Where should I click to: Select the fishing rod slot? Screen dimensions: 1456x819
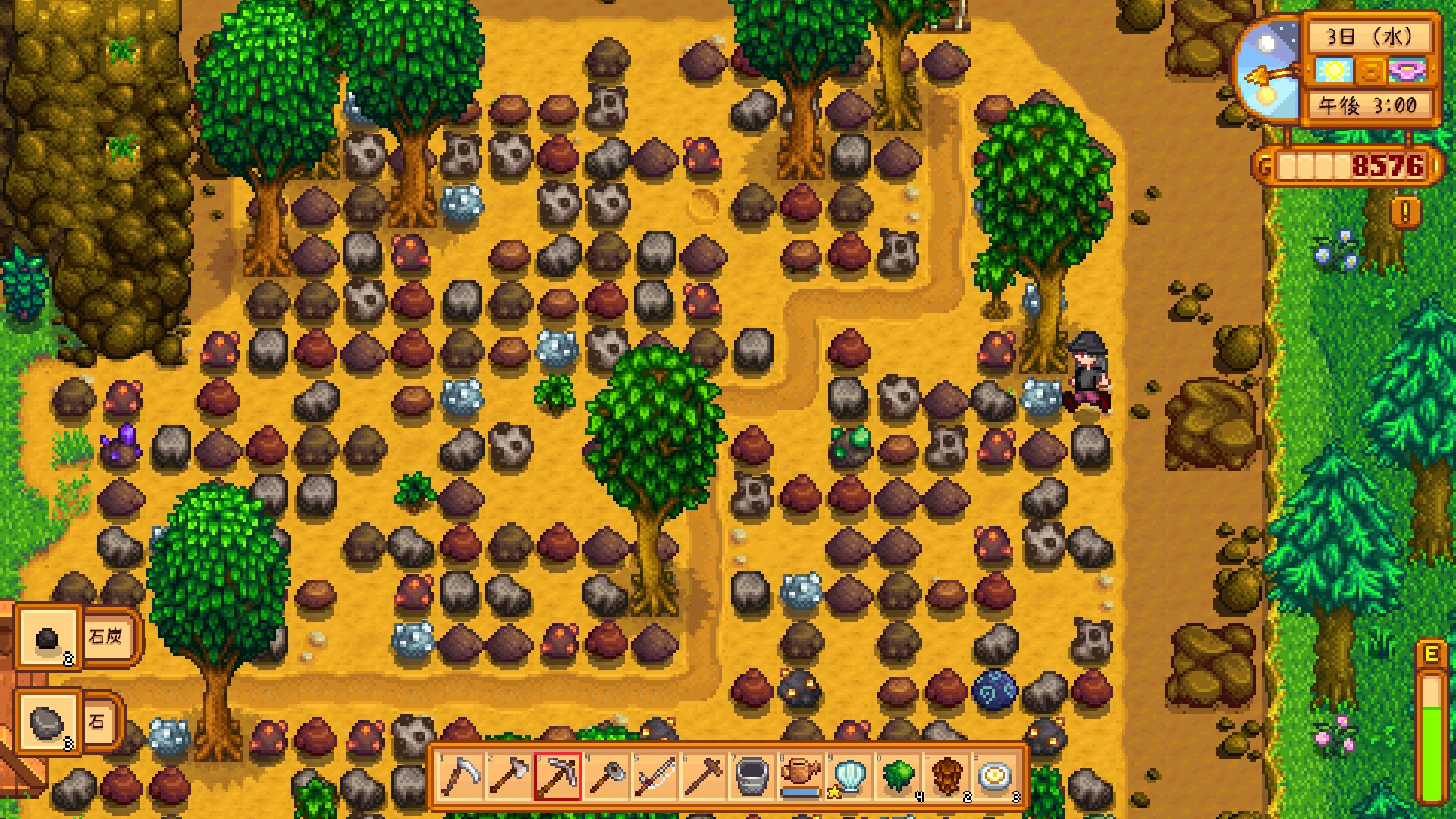click(x=655, y=777)
